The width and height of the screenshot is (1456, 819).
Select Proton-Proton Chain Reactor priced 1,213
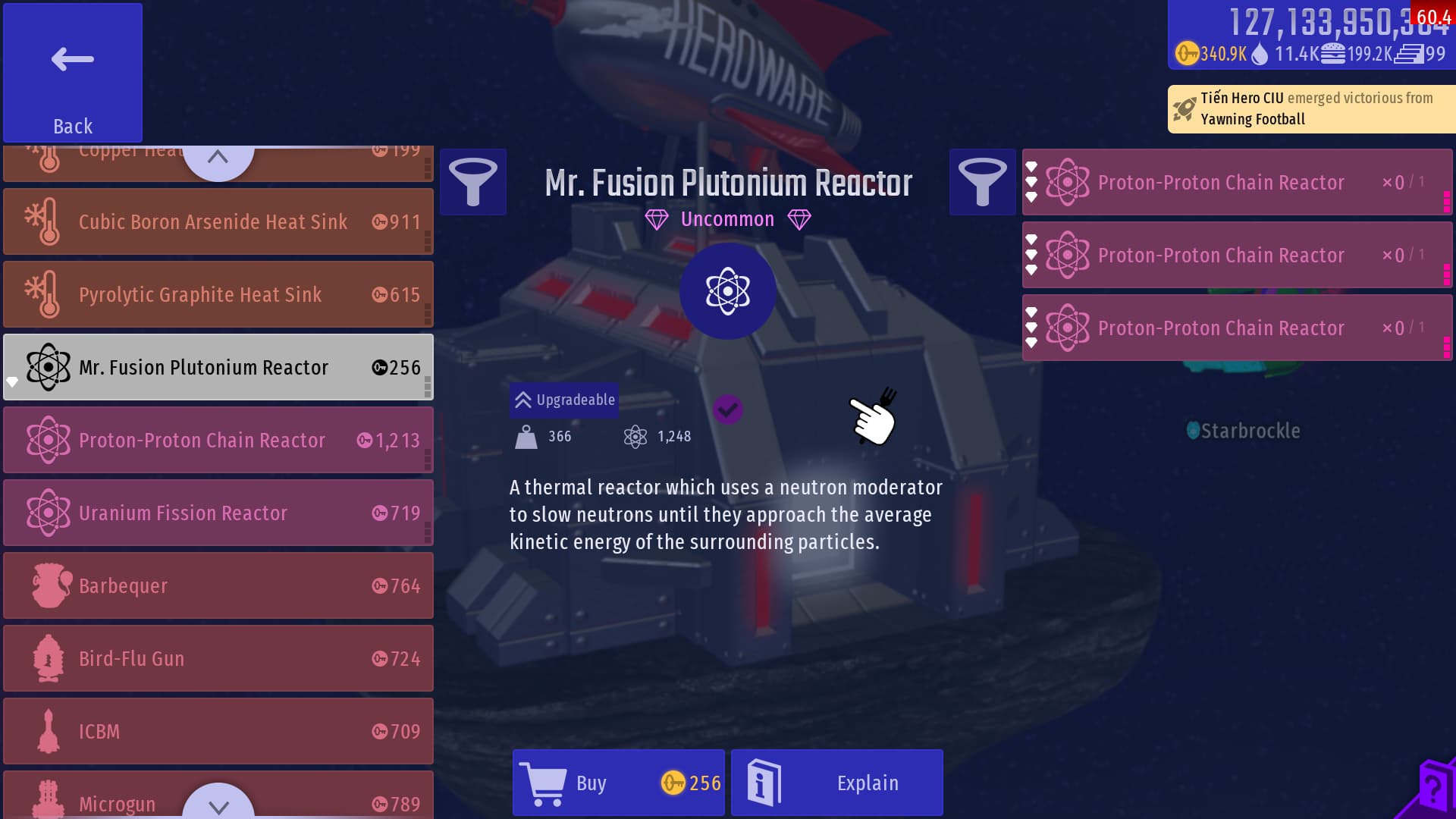[218, 440]
